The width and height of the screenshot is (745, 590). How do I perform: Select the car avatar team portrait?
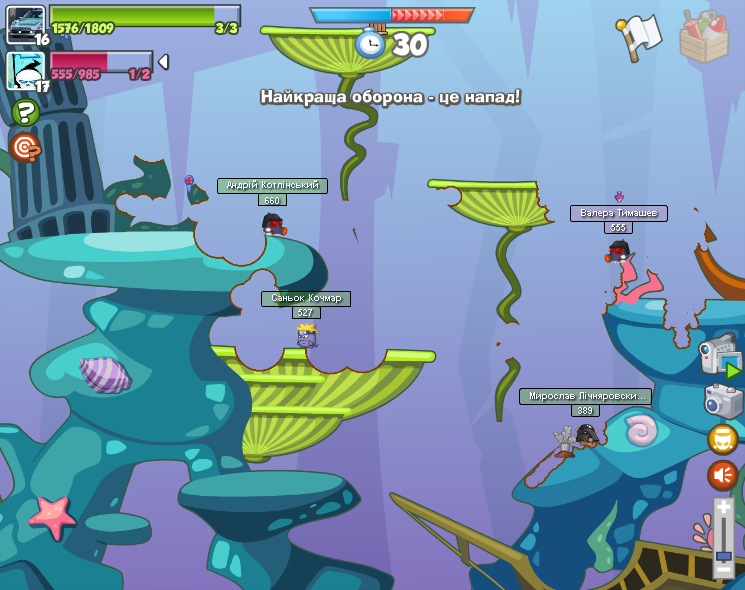pos(25,23)
